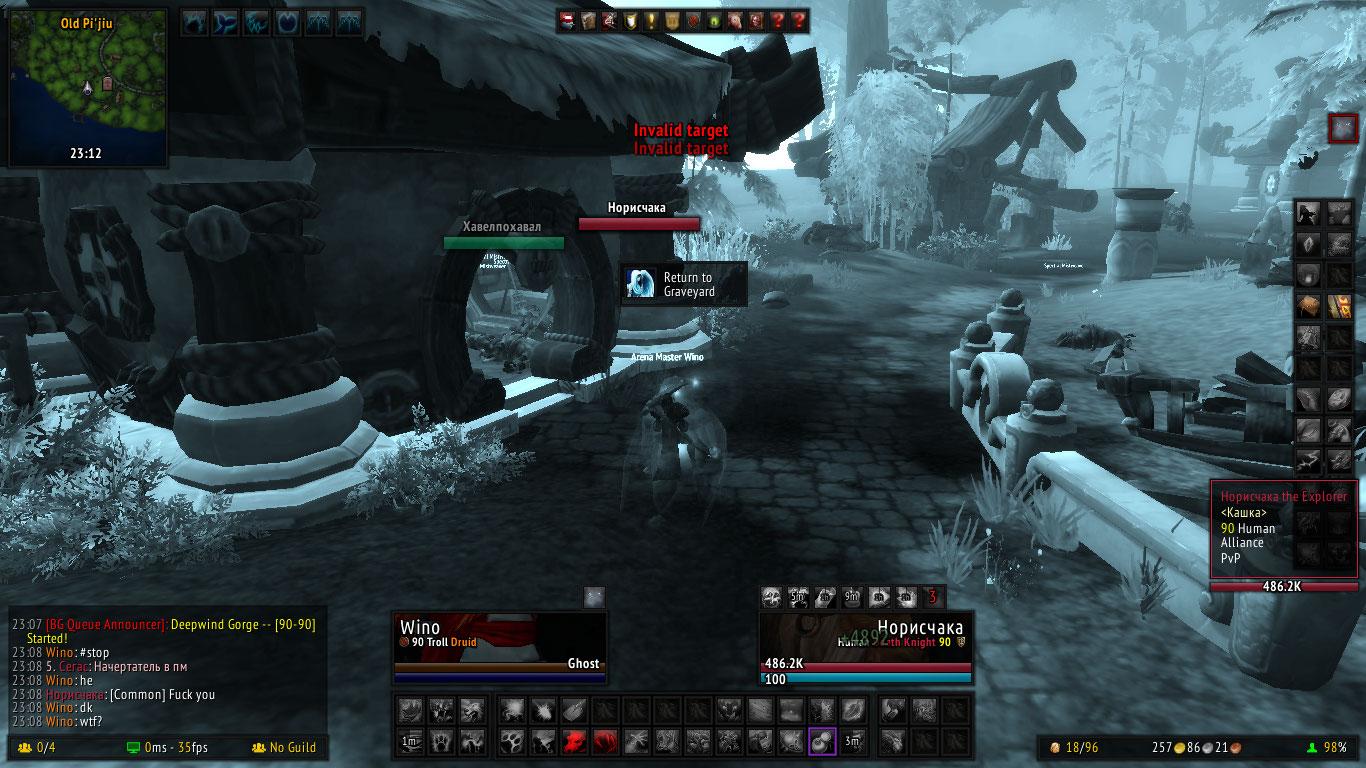
Task: Activate the purple-bordered action bar slot
Action: coord(822,741)
